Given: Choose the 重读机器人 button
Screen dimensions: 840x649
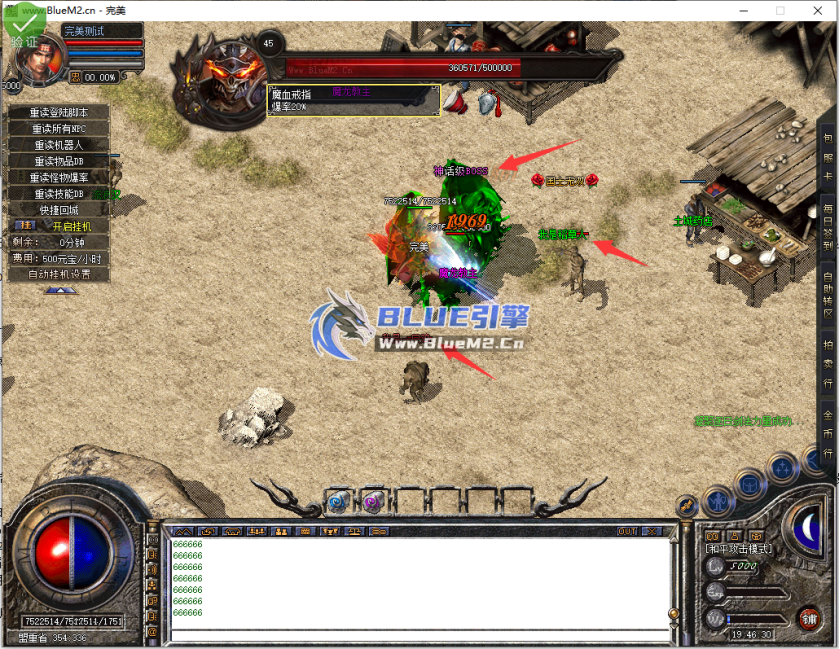Looking at the screenshot, I should coord(58,145).
